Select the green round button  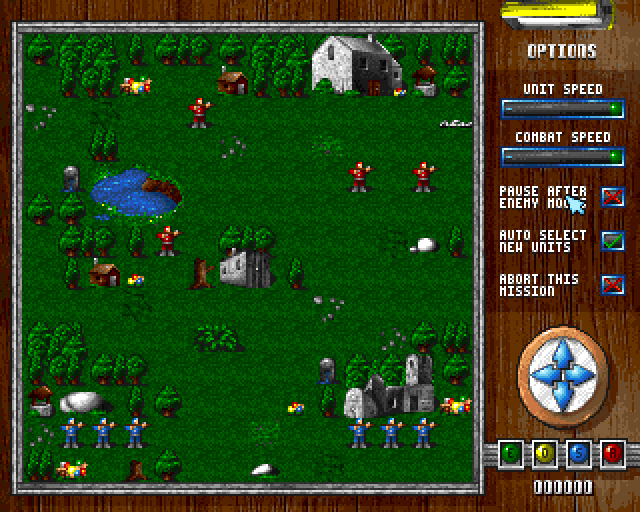[x=513, y=454]
